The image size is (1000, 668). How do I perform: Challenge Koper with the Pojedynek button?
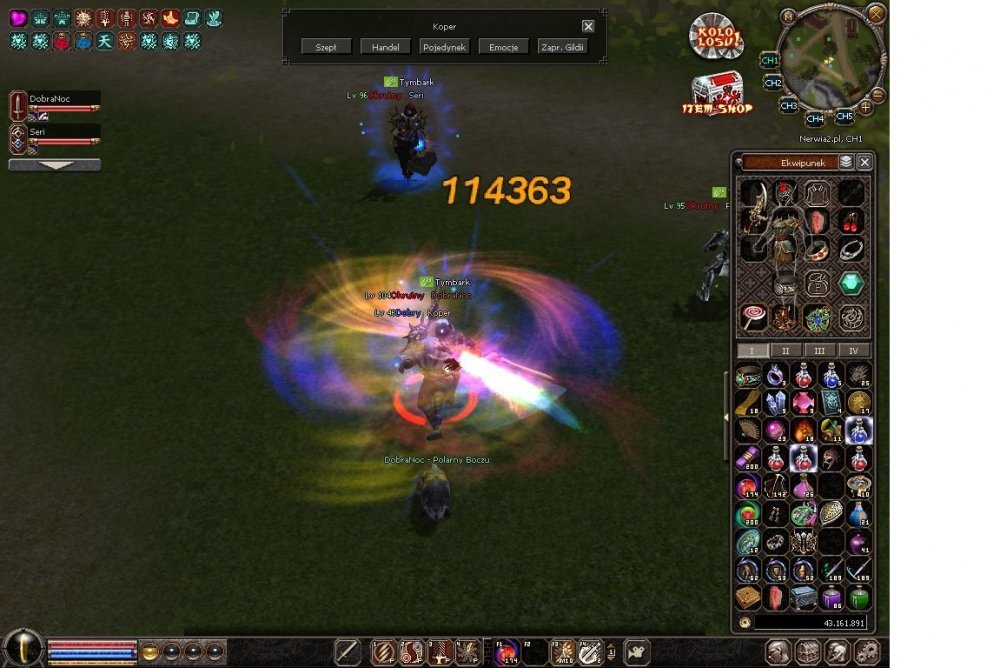pyautogui.click(x=444, y=47)
